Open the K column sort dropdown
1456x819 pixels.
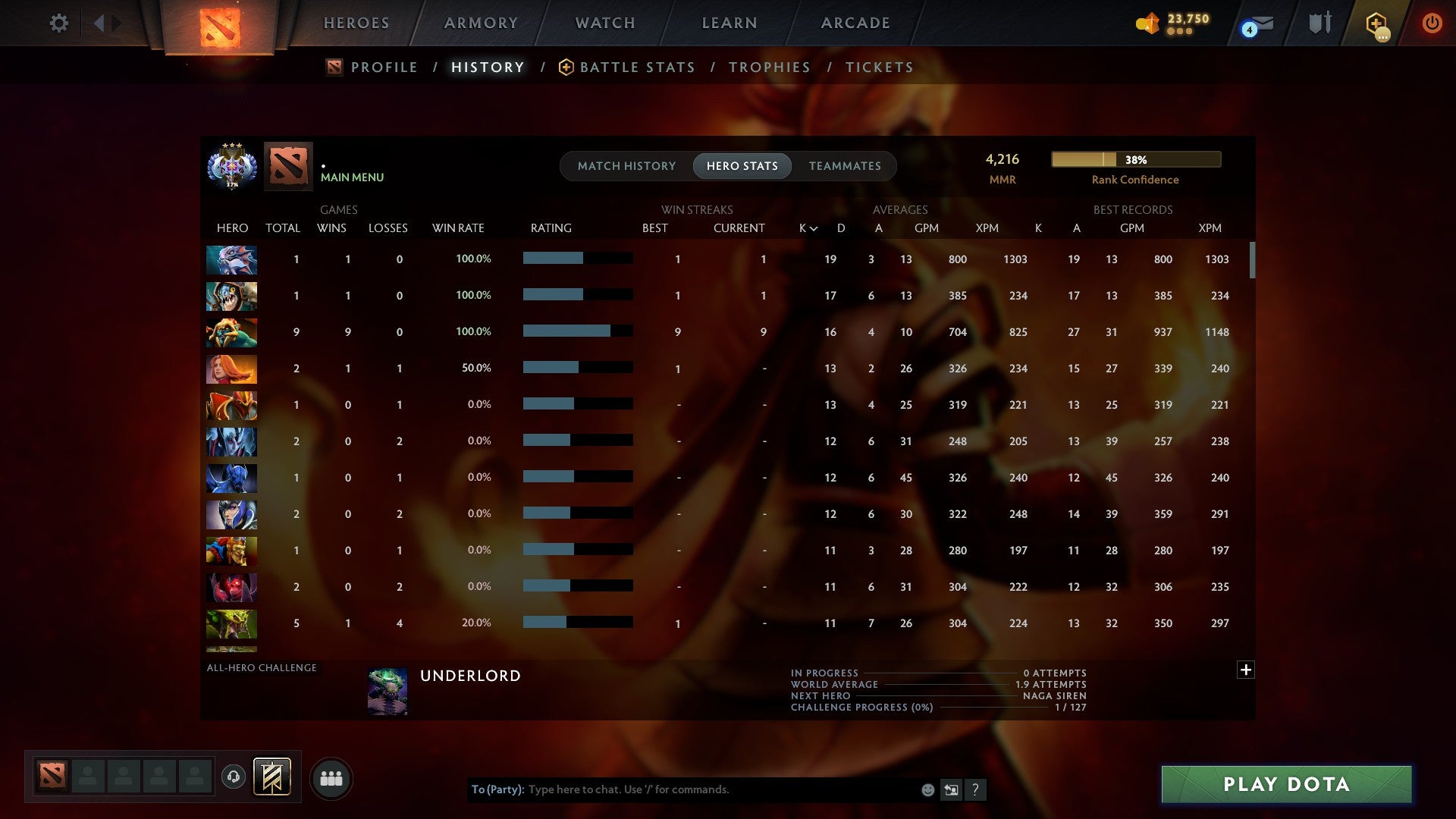point(806,227)
